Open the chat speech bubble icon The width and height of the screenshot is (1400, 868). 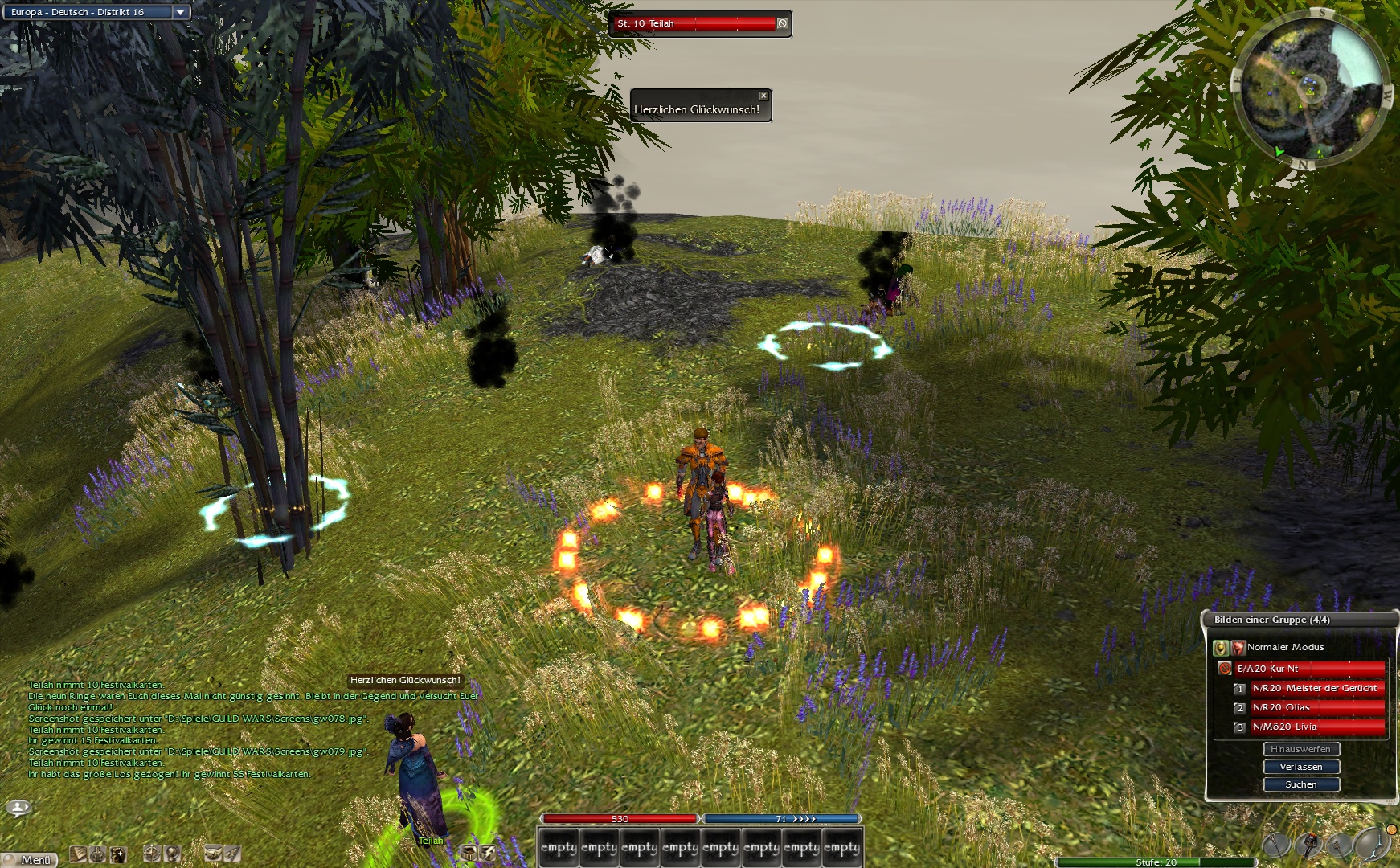coord(18,807)
